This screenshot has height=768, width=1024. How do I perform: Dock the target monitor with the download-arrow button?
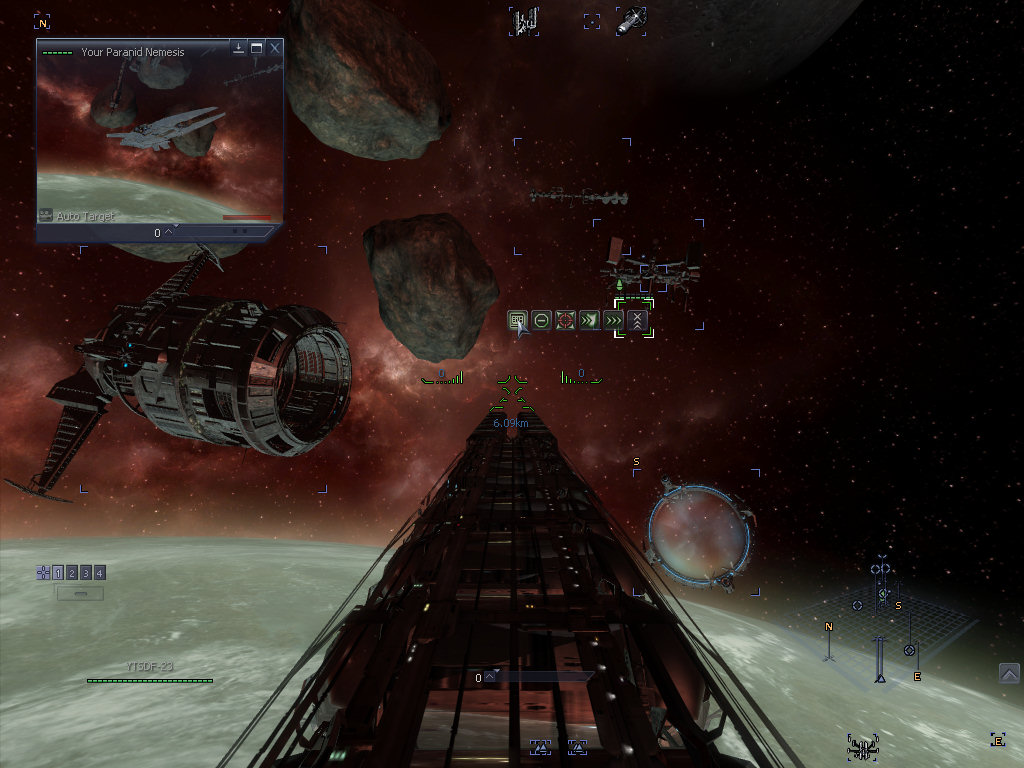click(239, 47)
